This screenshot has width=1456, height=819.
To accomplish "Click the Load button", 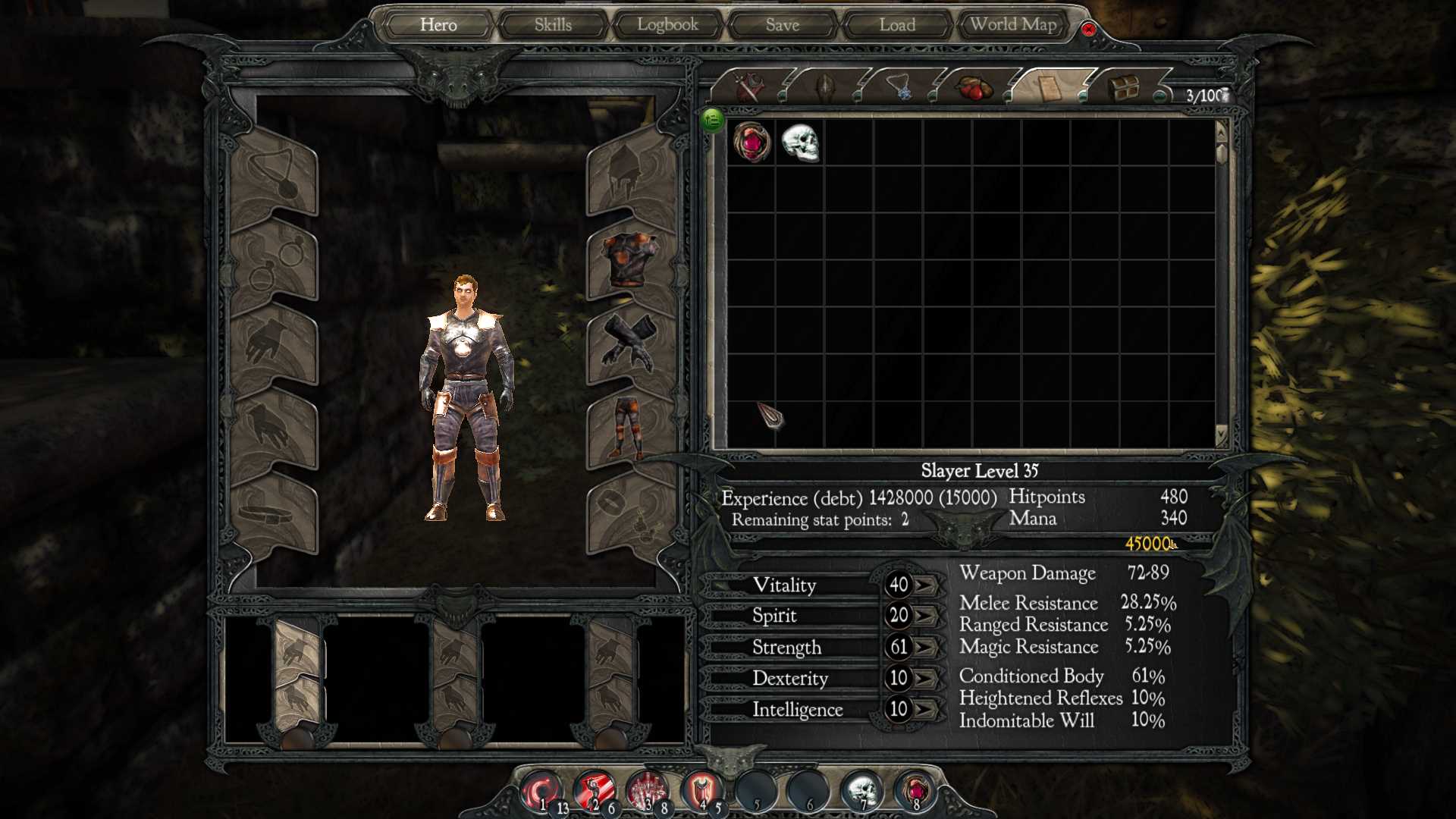I will (x=897, y=25).
